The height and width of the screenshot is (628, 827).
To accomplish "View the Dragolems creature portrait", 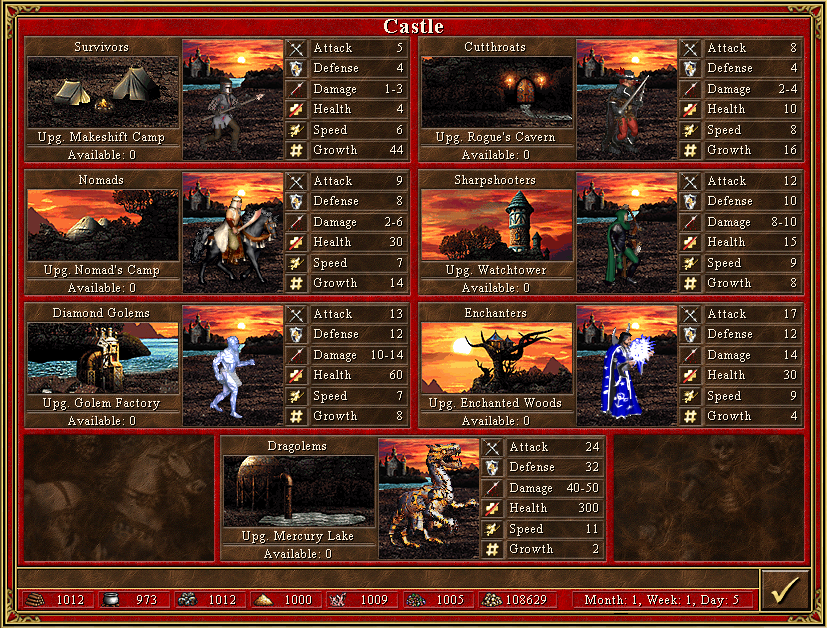I will click(429, 499).
